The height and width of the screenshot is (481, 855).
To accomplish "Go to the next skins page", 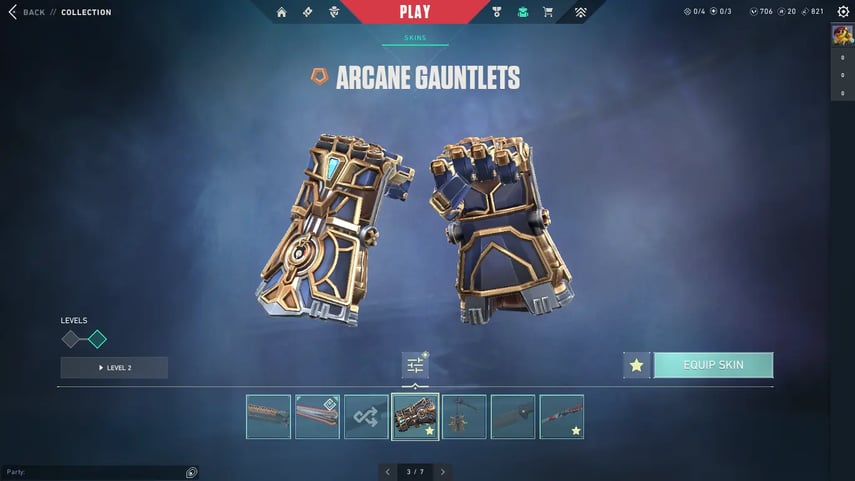I will click(443, 471).
